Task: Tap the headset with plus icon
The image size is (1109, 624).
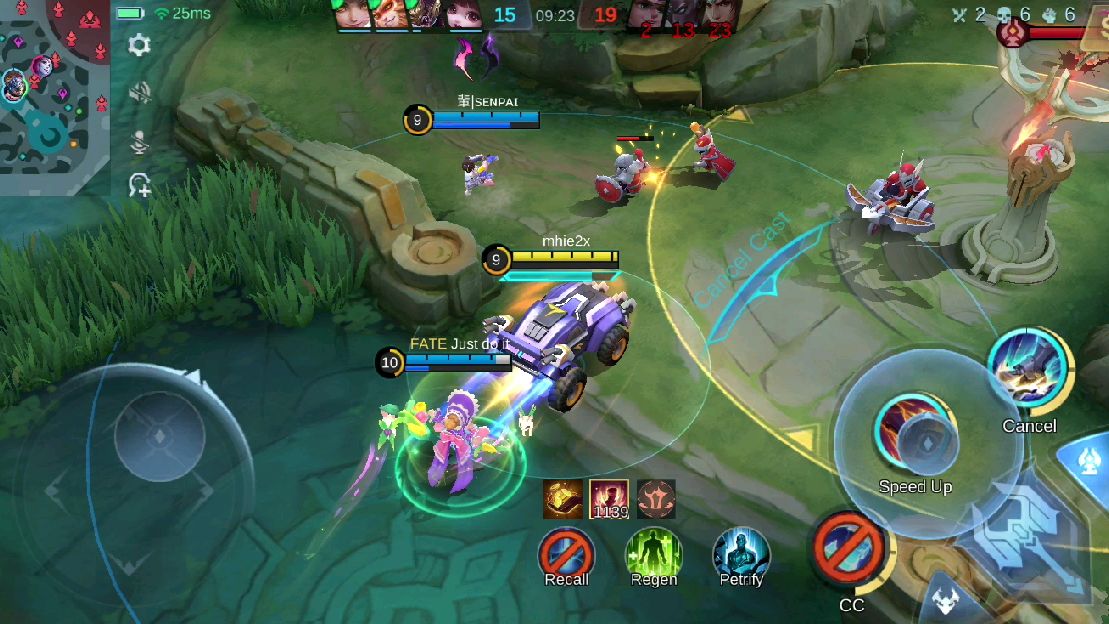Action: coord(139,185)
